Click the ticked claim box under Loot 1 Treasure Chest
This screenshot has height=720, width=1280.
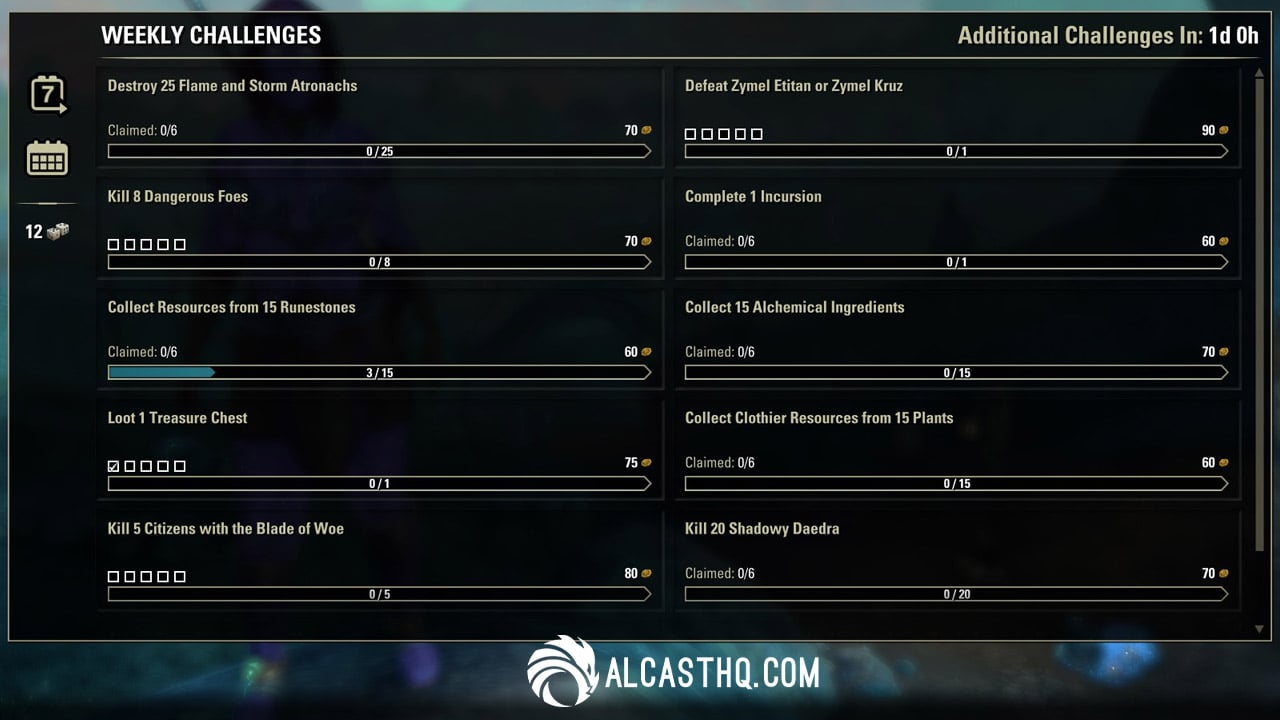tap(112, 465)
